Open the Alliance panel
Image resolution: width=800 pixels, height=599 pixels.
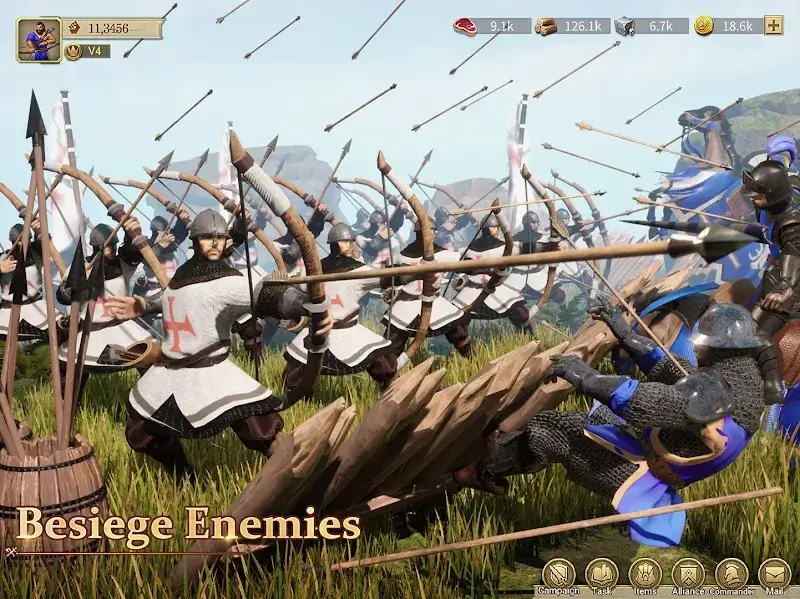688,575
